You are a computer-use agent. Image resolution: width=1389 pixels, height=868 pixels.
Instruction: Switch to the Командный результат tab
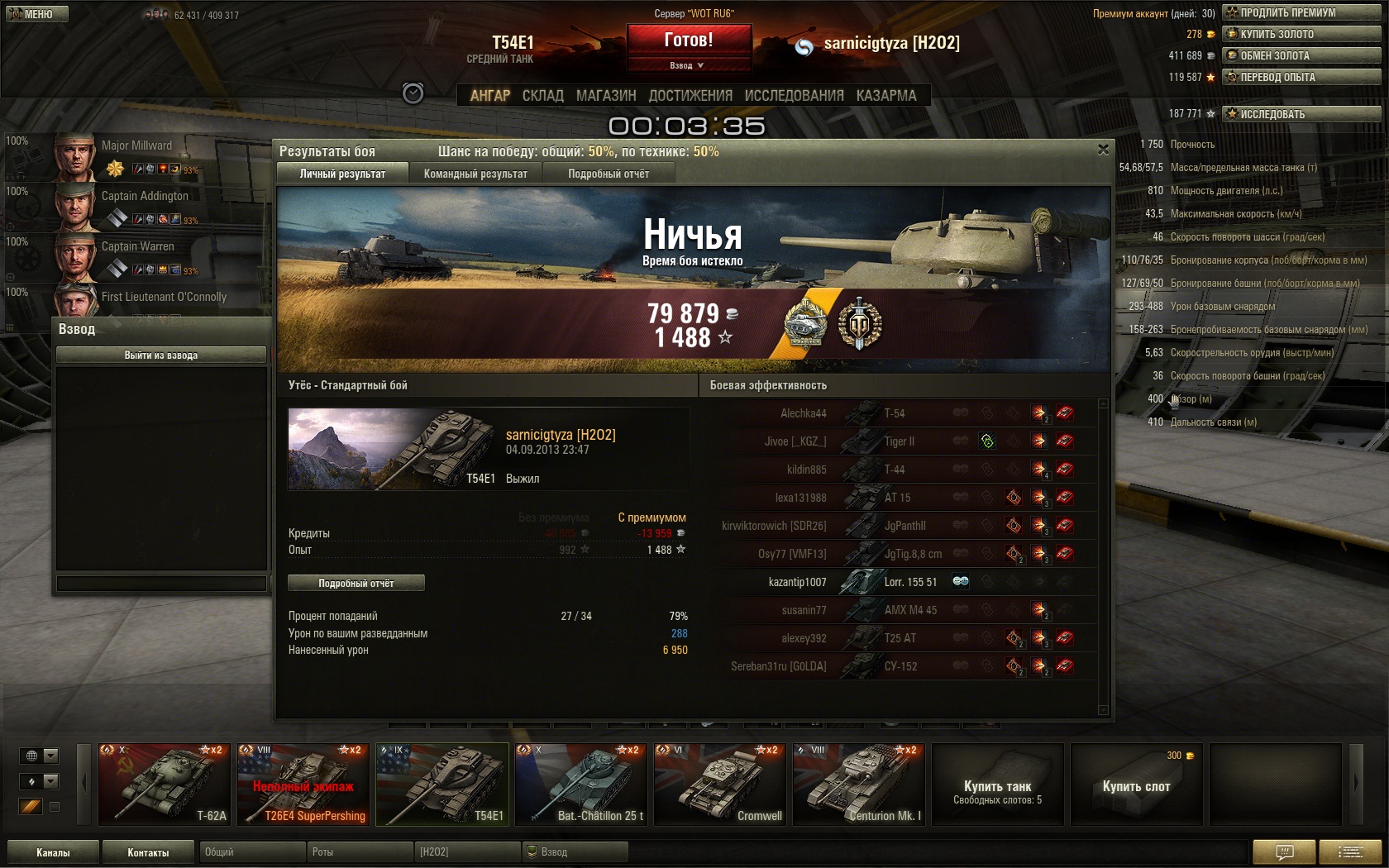pos(475,174)
